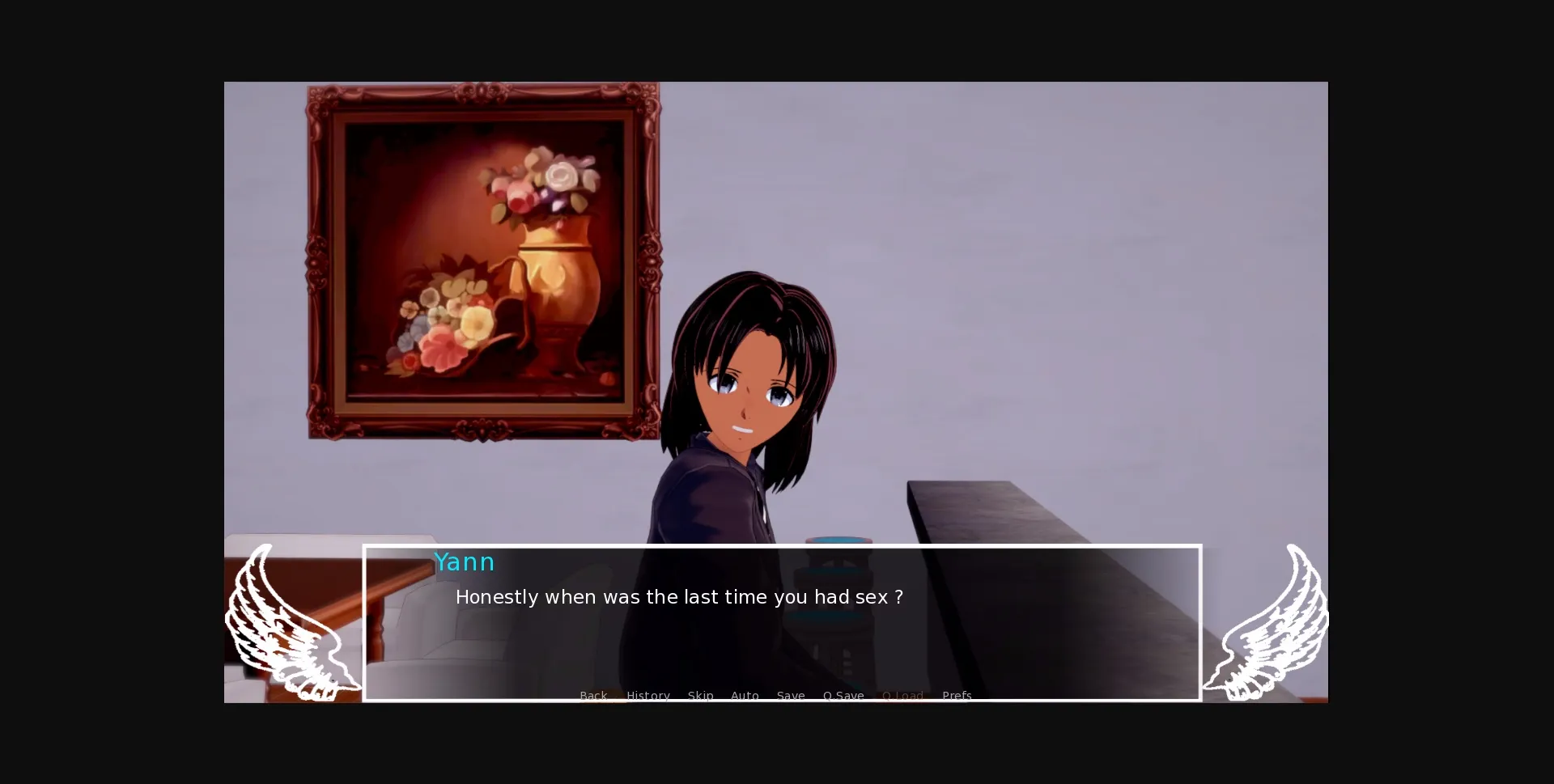The width and height of the screenshot is (1554, 784).
Task: Open the dialogue History log
Action: click(x=647, y=696)
